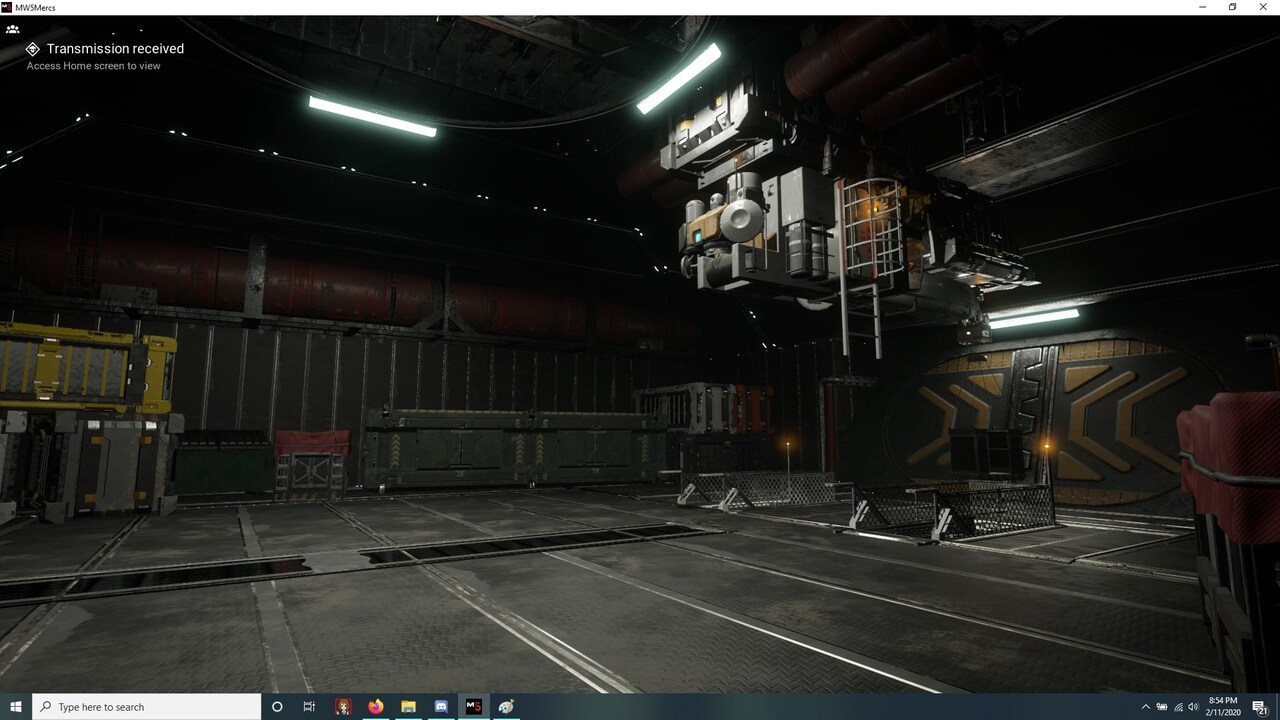Open the Action Center notifications panel
This screenshot has height=720, width=1280.
(x=1258, y=707)
